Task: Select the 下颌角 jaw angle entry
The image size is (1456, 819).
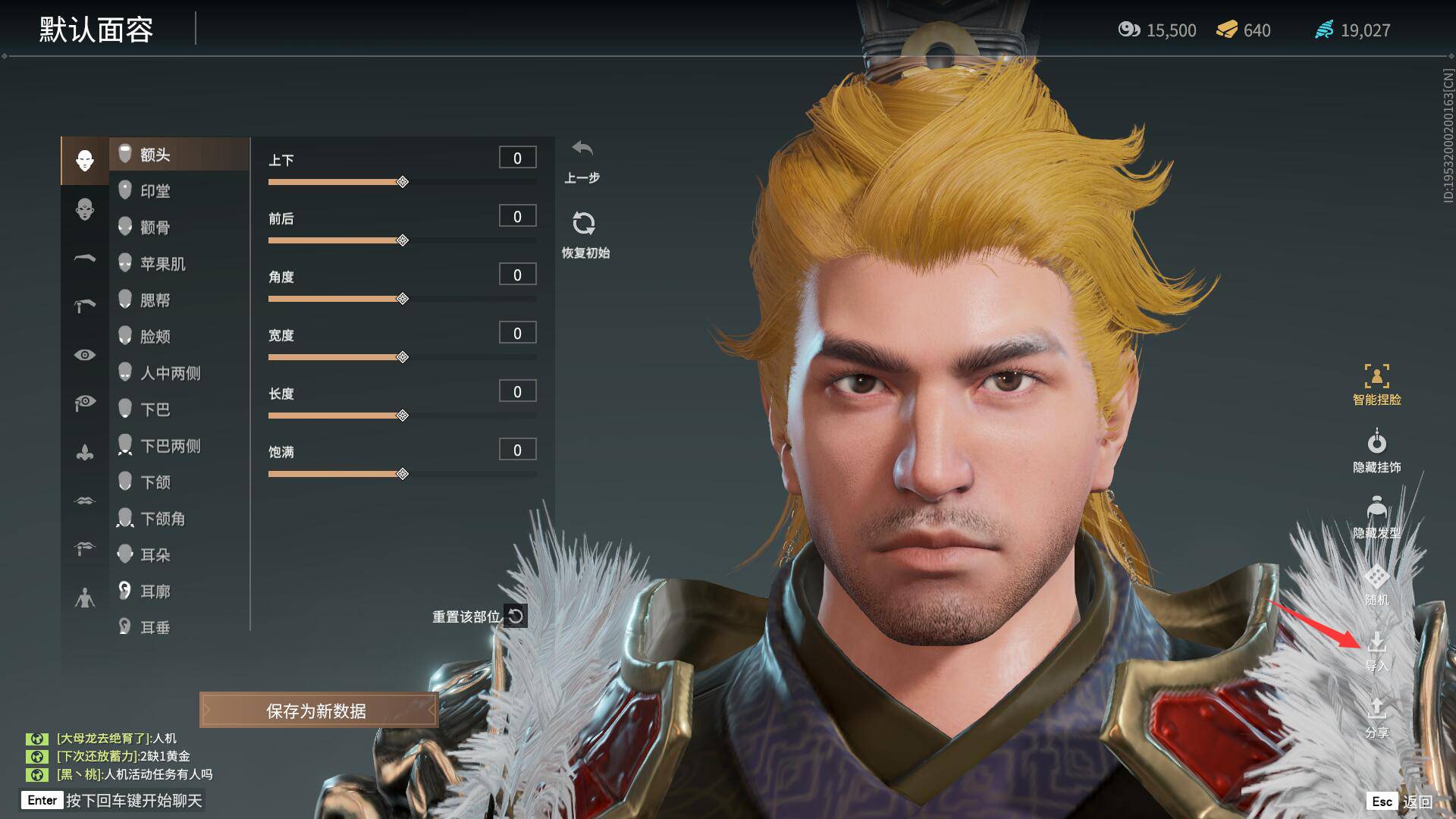Action: point(162,519)
